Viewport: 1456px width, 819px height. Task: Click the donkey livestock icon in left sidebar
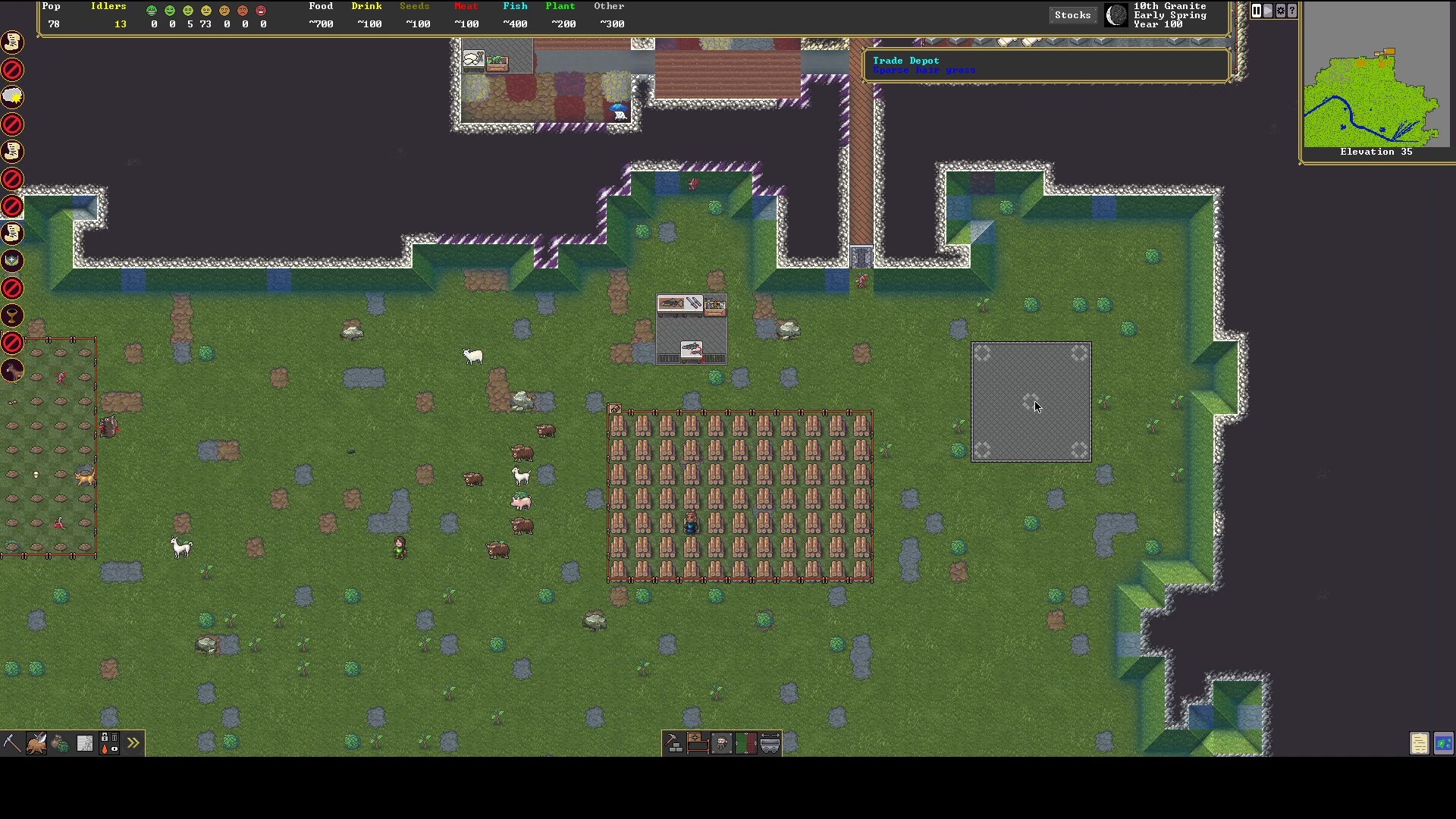(12, 371)
